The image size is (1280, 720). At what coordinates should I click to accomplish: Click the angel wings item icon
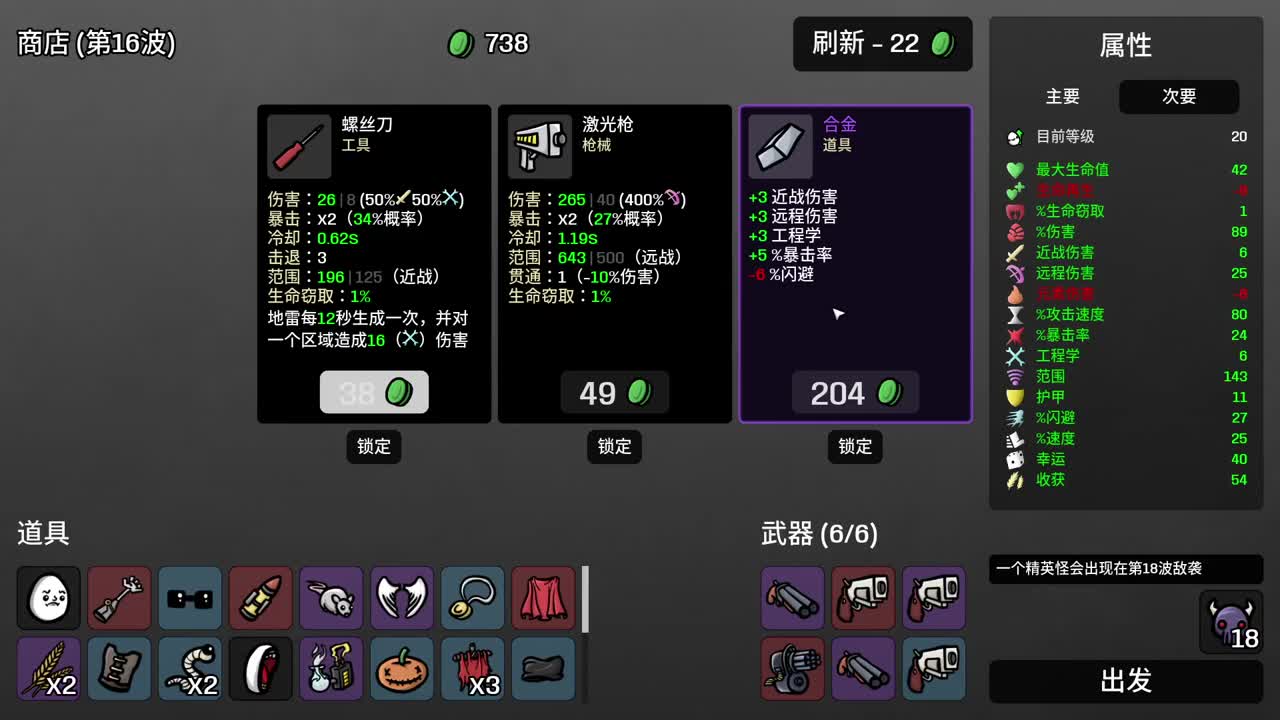click(401, 598)
